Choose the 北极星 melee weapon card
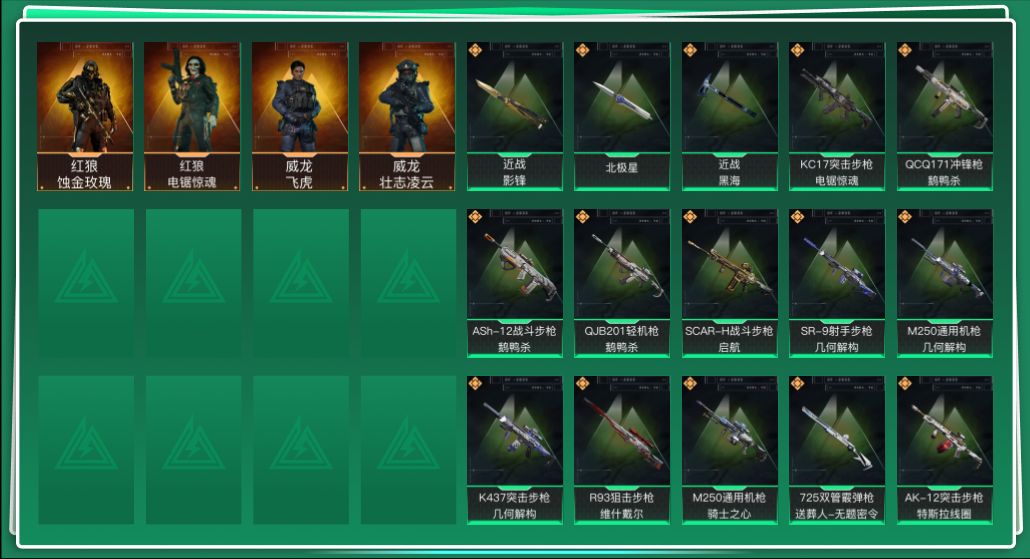Viewport: 1030px width, 559px height. pyautogui.click(x=622, y=115)
